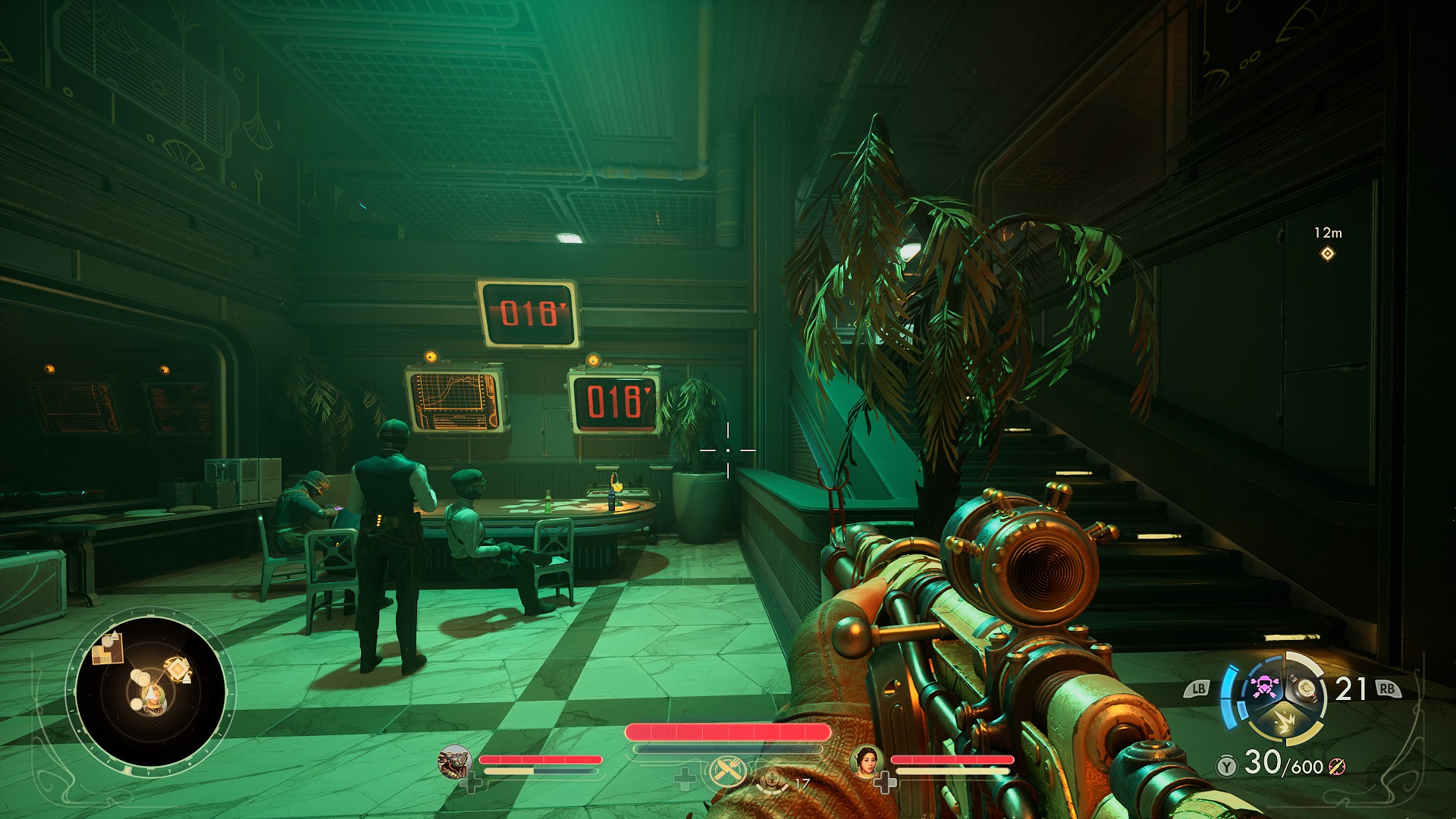Use the healing kit icon with plus
This screenshot has width=1456, height=819.
coord(772,779)
